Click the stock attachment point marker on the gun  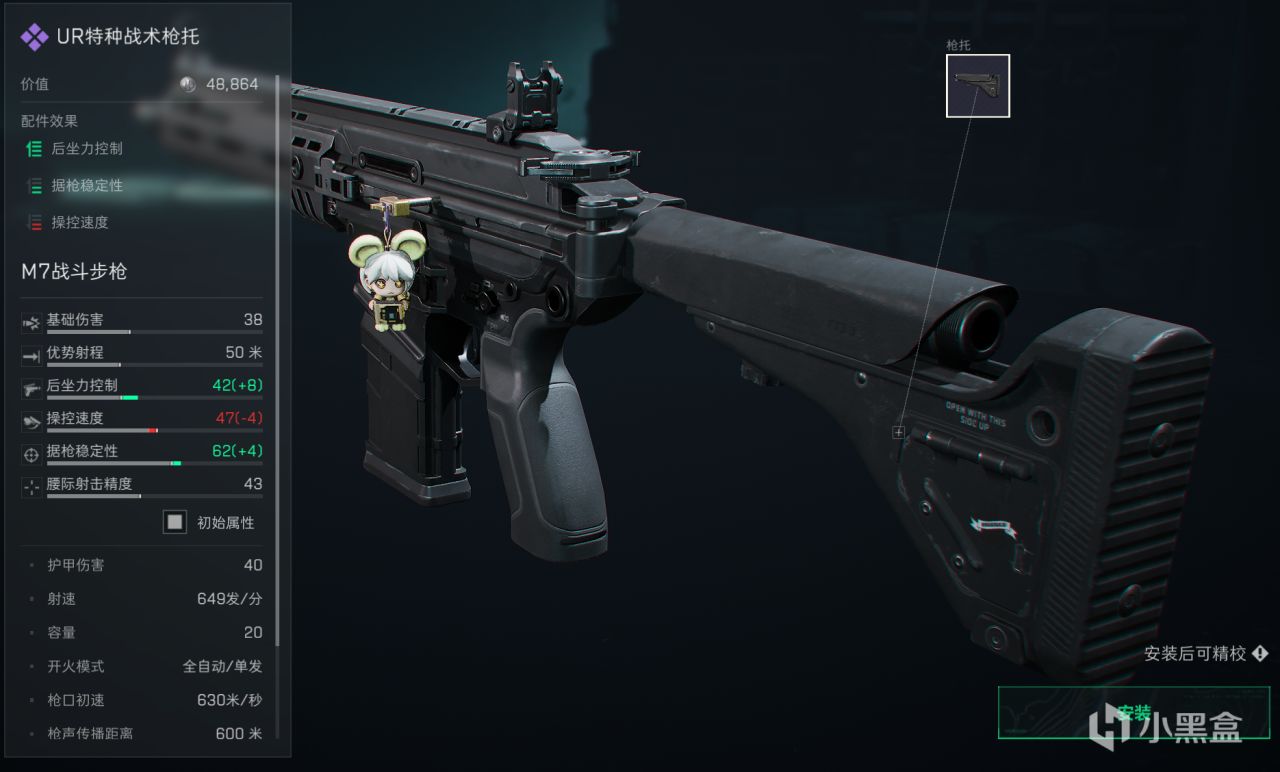point(898,432)
